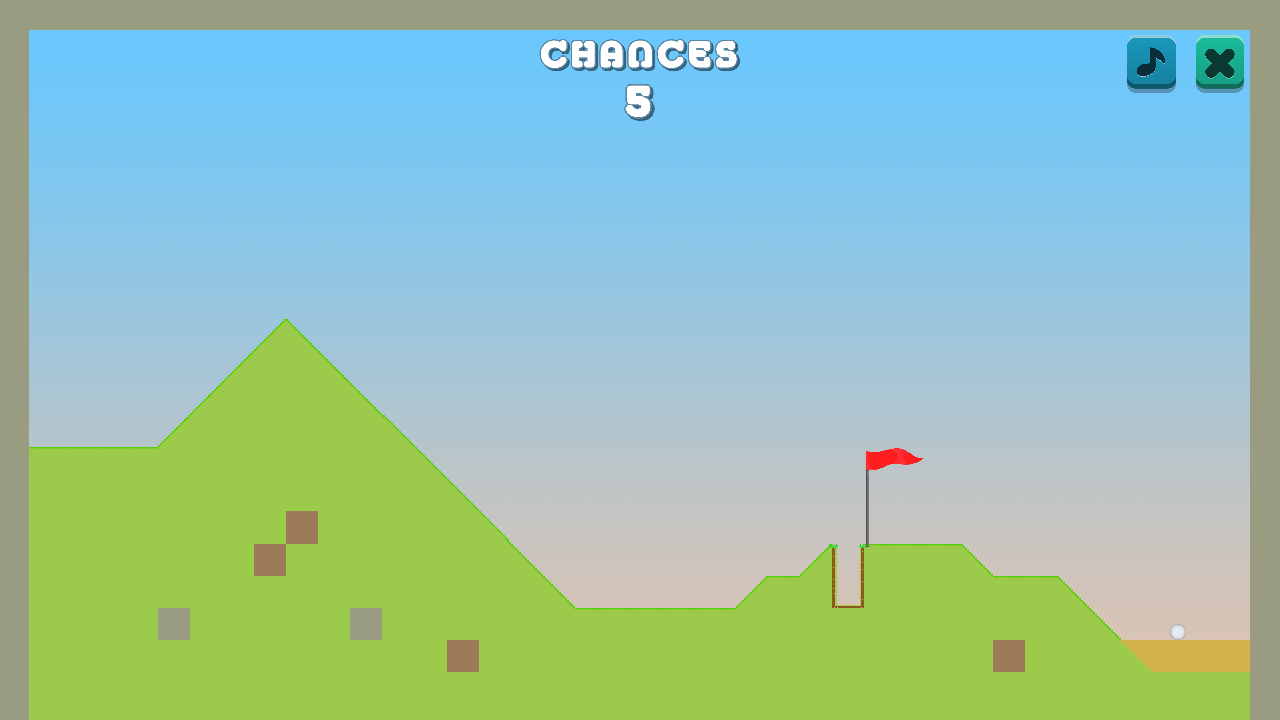This screenshot has height=720, width=1280.
Task: Click the gray rock in the valley
Action: 367,624
